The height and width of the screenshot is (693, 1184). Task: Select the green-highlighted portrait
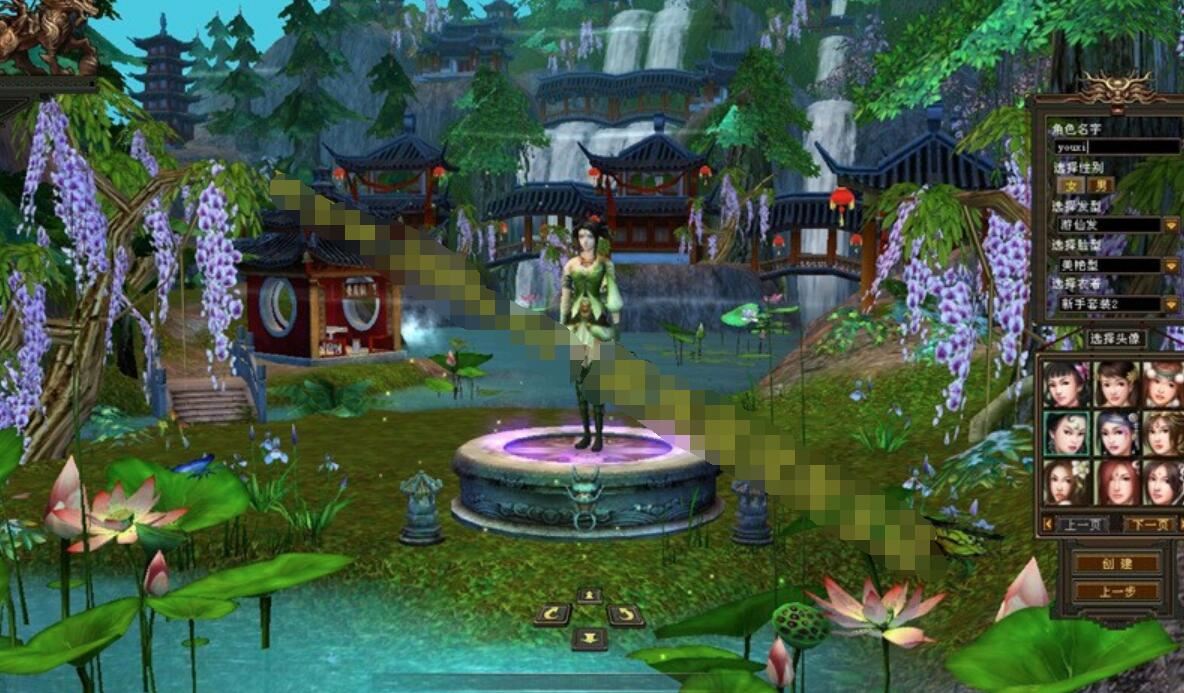click(1066, 433)
